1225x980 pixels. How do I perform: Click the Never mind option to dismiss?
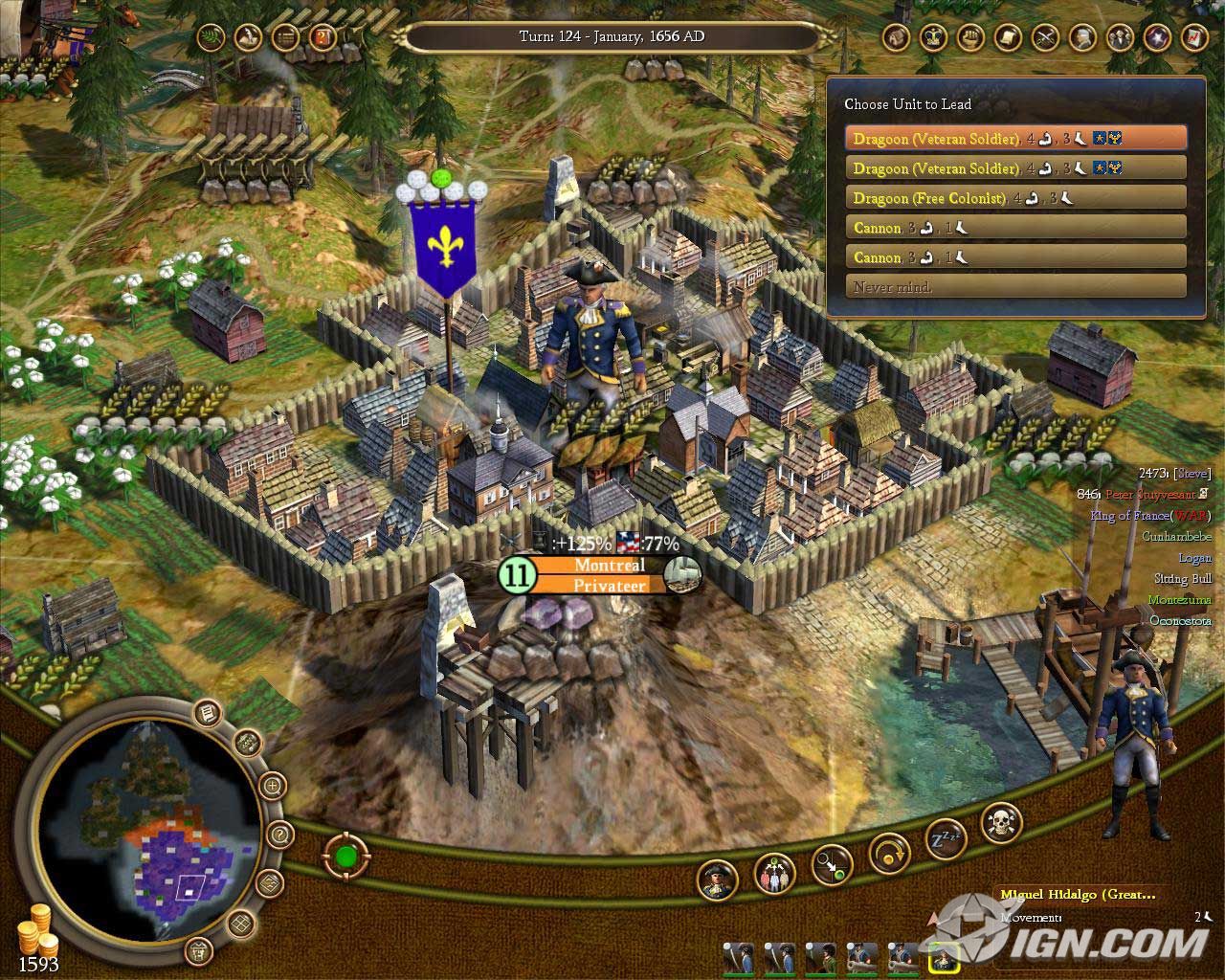point(1015,285)
